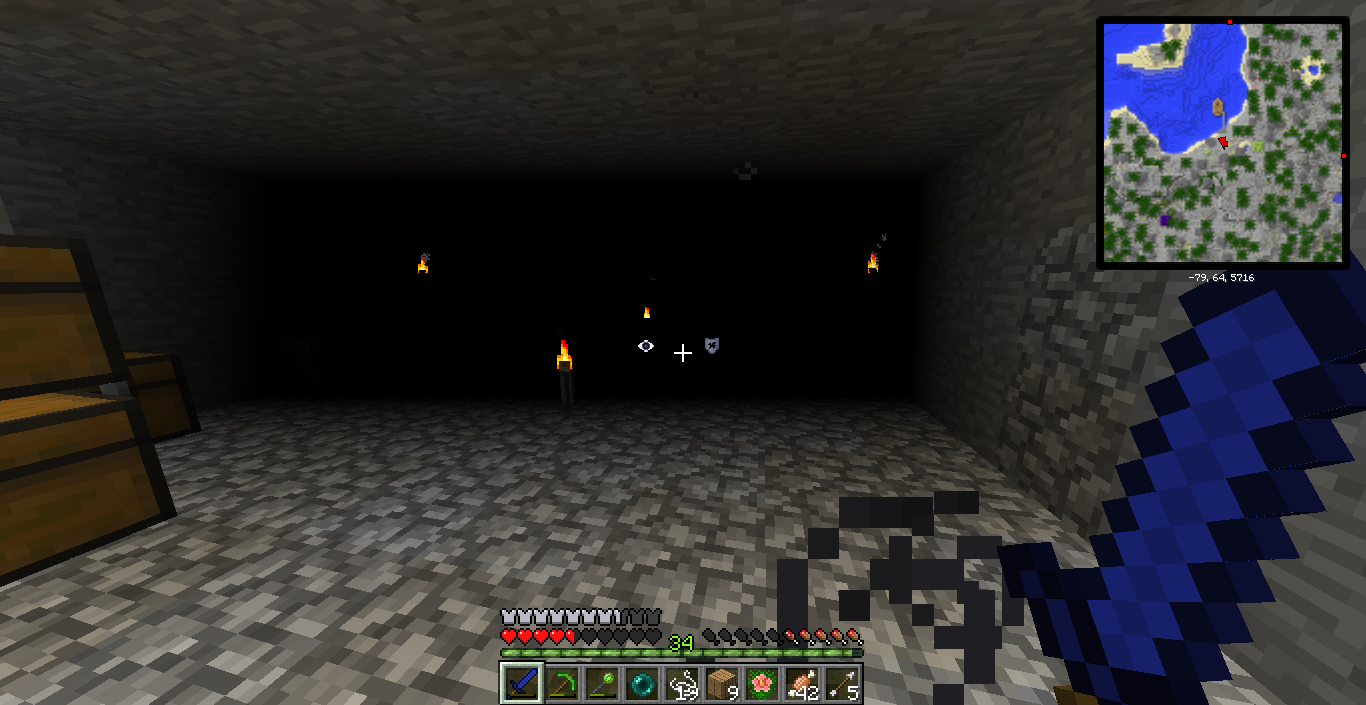Choose the pink flower hotbar slot
The image size is (1366, 705).
tap(762, 684)
